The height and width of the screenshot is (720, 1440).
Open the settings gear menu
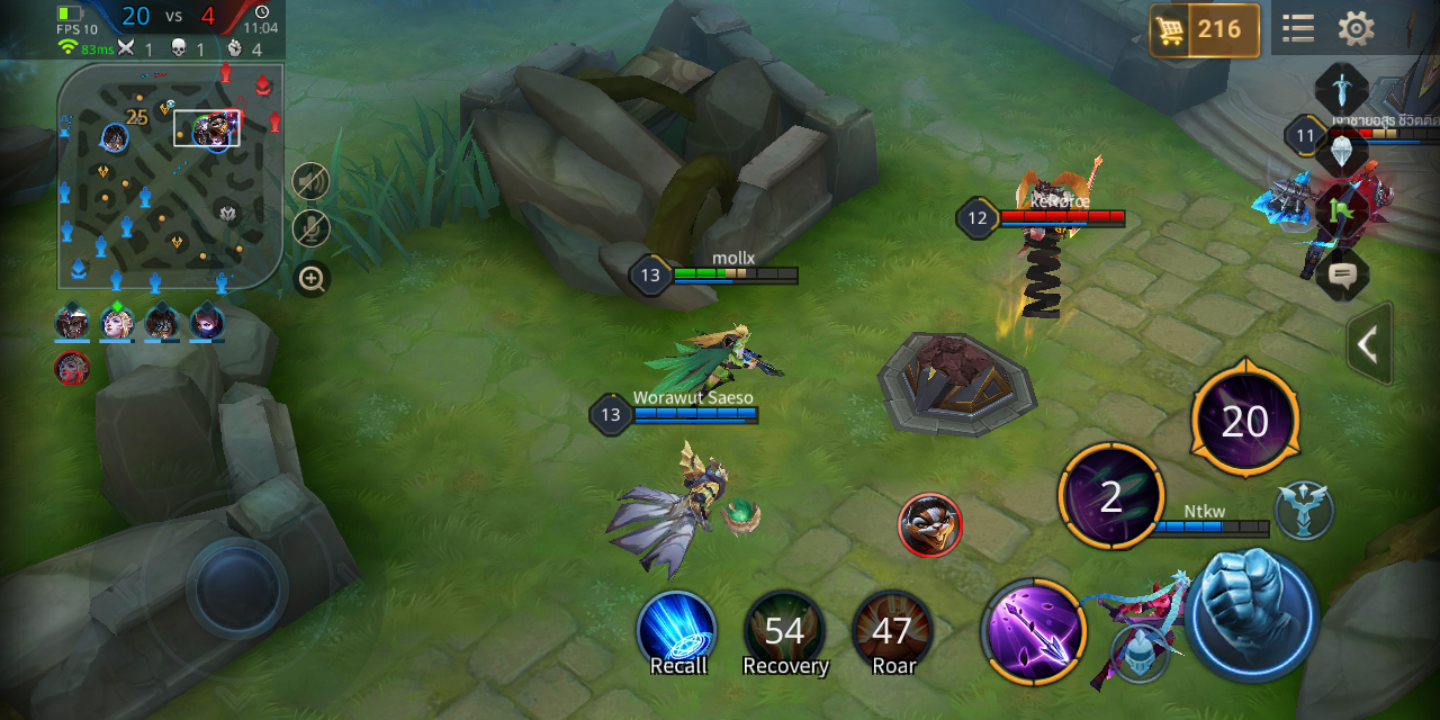tap(1356, 29)
